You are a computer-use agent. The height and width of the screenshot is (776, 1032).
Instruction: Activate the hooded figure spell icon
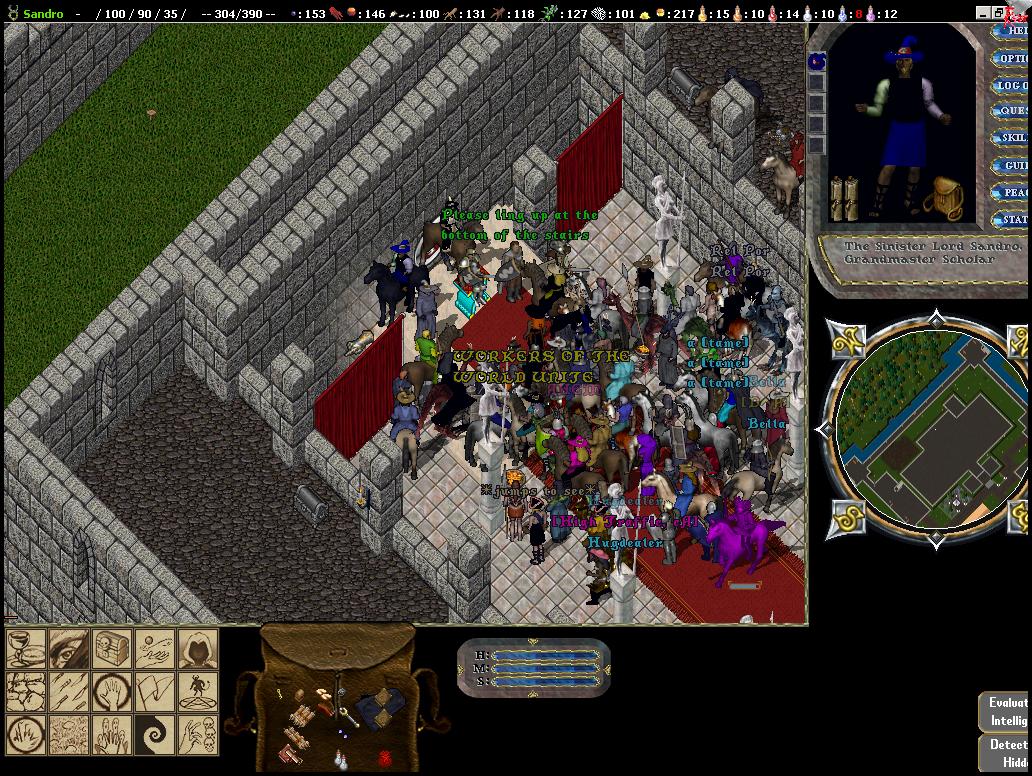pos(198,649)
